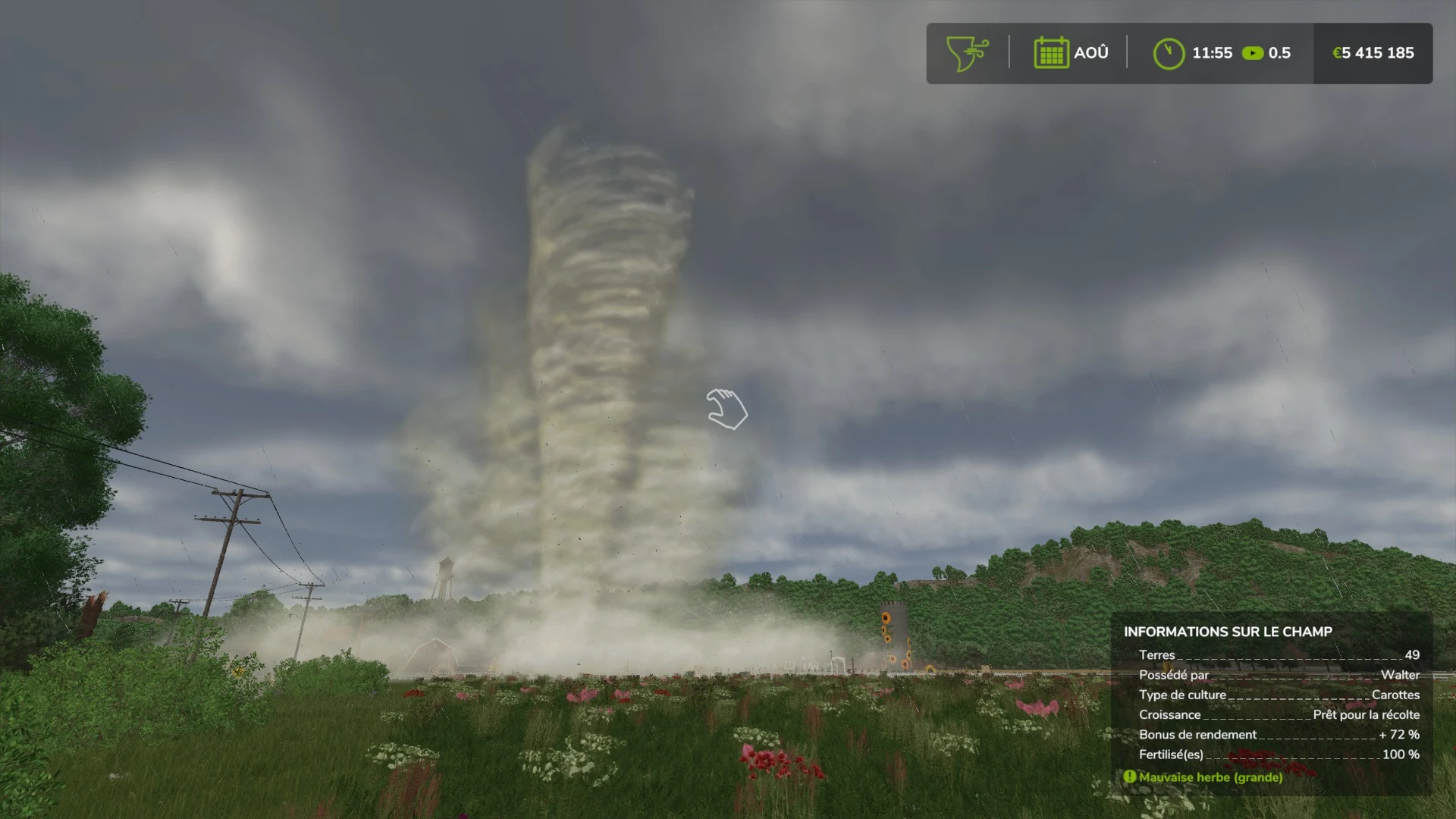This screenshot has width=1456, height=819.
Task: Toggle the AOÛ month display
Action: point(1090,52)
